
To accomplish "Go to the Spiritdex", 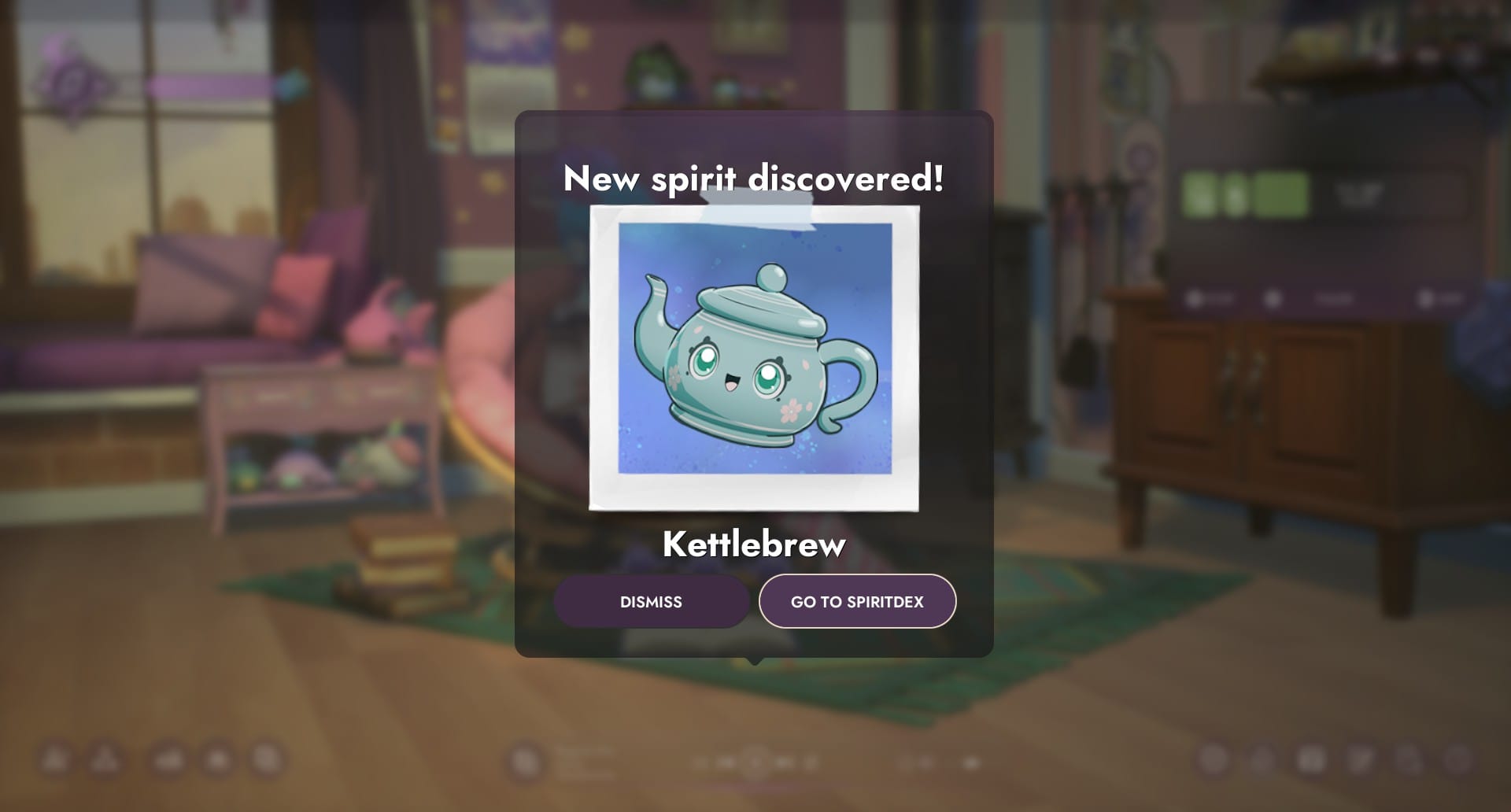I will pyautogui.click(x=857, y=602).
